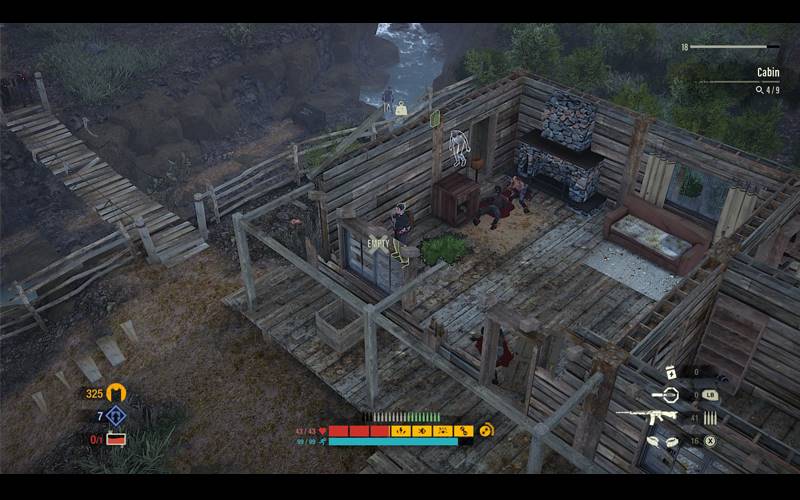Select the bandages item icon

coord(664,440)
